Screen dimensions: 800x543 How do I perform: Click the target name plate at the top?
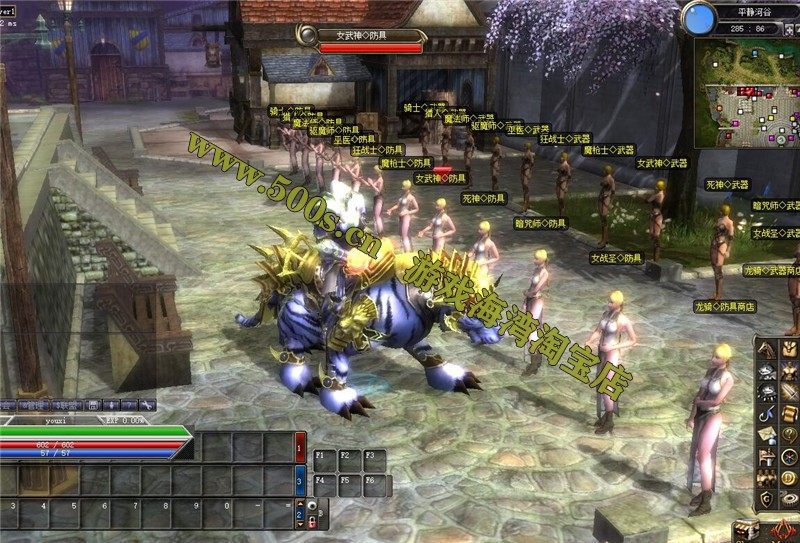[x=359, y=35]
